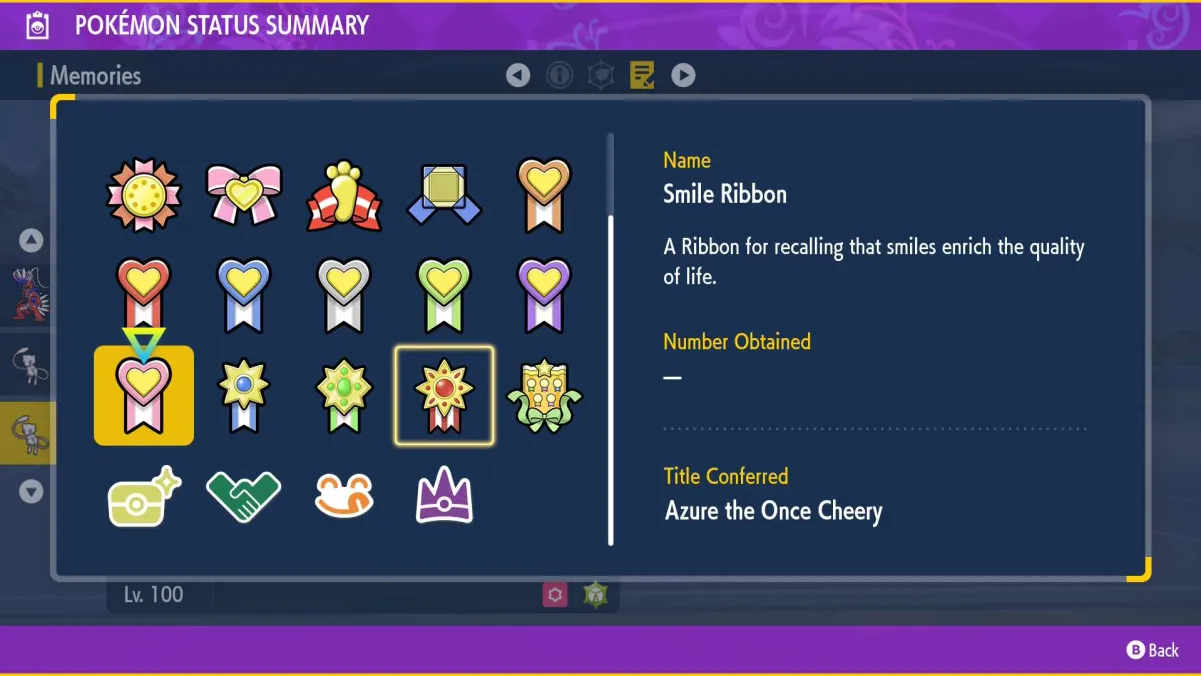Show the previous Pokémon with up arrow
This screenshot has height=676, width=1201.
coord(31,240)
